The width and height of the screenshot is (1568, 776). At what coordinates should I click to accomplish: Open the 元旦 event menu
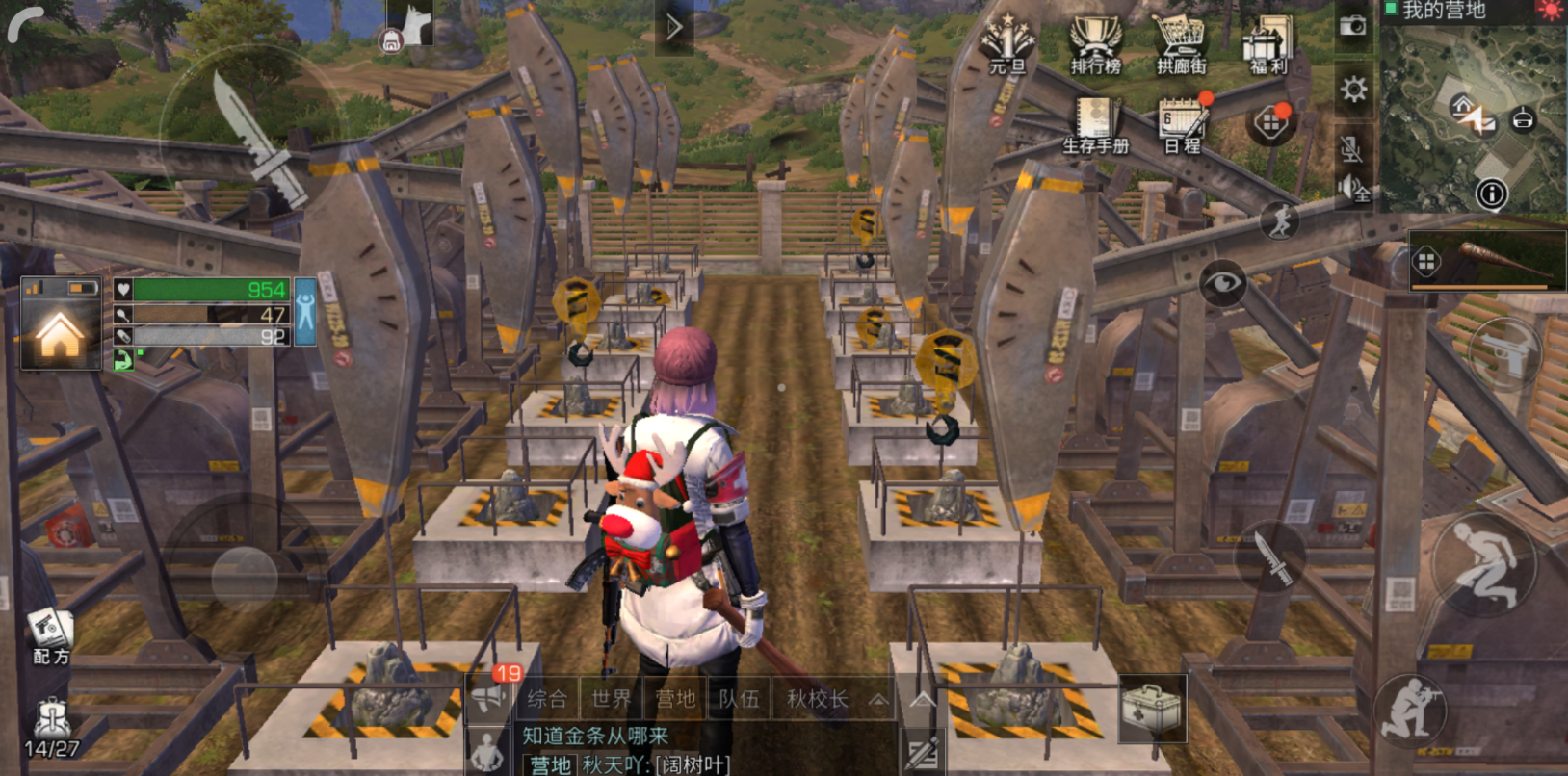click(x=1007, y=45)
